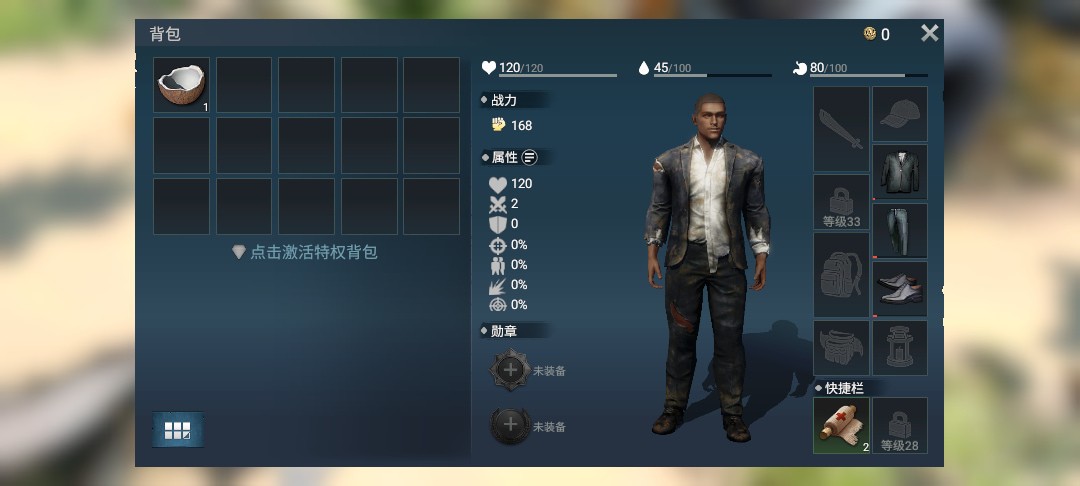Sort backpack with the grid button
This screenshot has height=486, width=1080.
coord(178,430)
